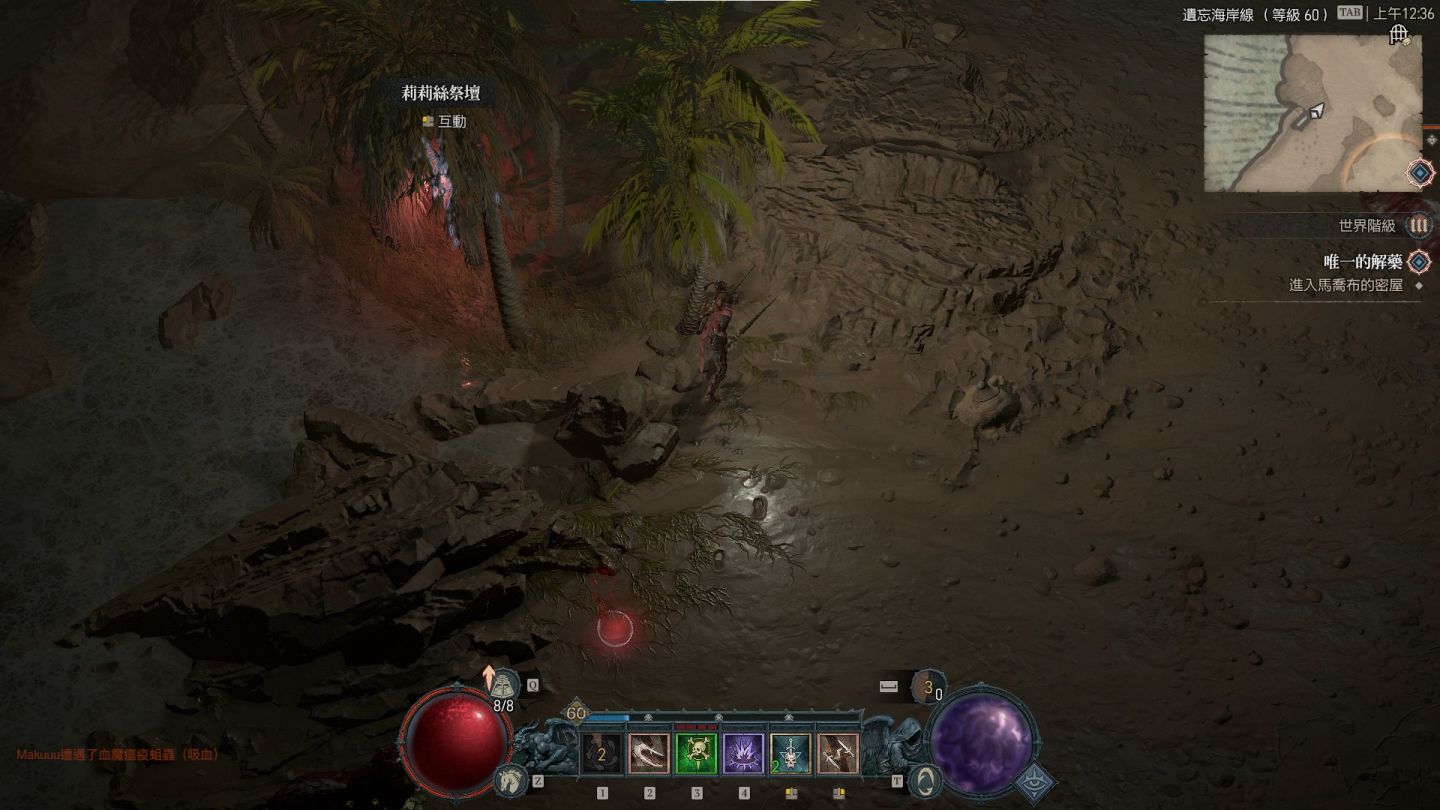The width and height of the screenshot is (1440, 810).
Task: Open the town portal icon
Action: 926,780
